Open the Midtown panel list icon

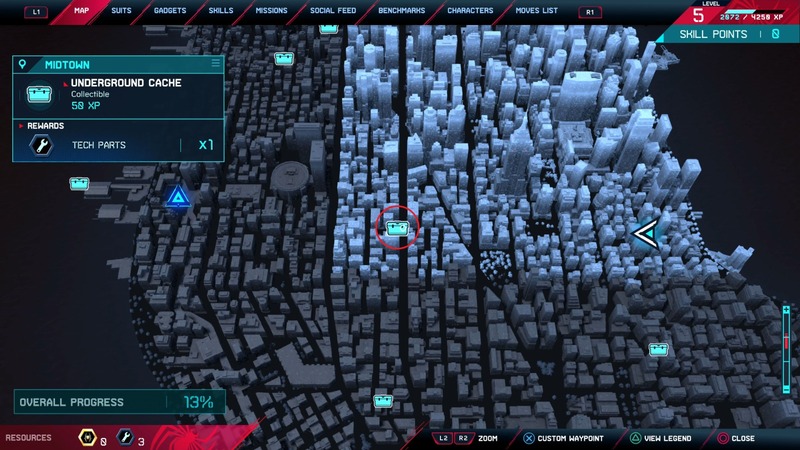215,64
